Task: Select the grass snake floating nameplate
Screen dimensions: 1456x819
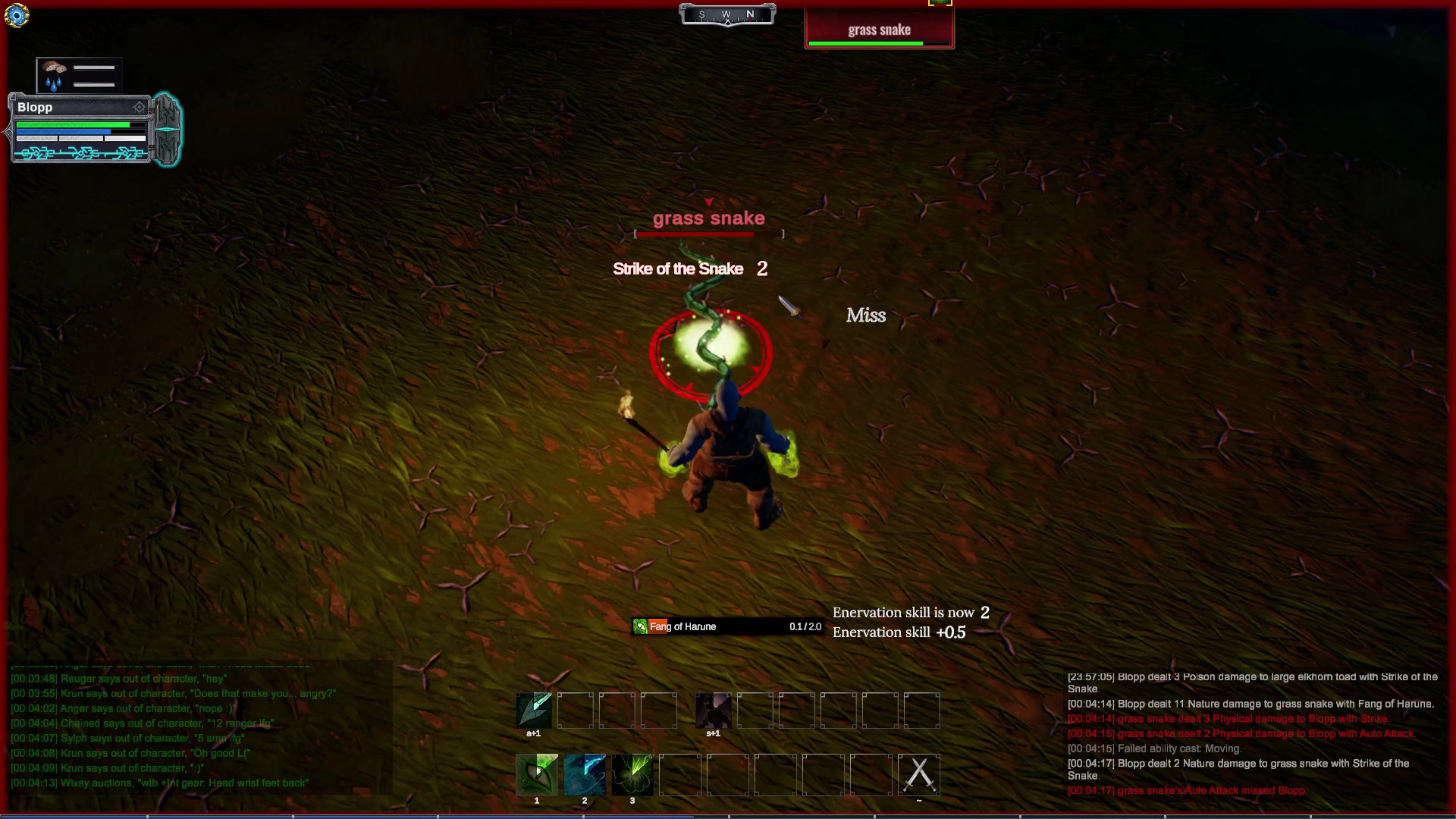Action: click(708, 219)
